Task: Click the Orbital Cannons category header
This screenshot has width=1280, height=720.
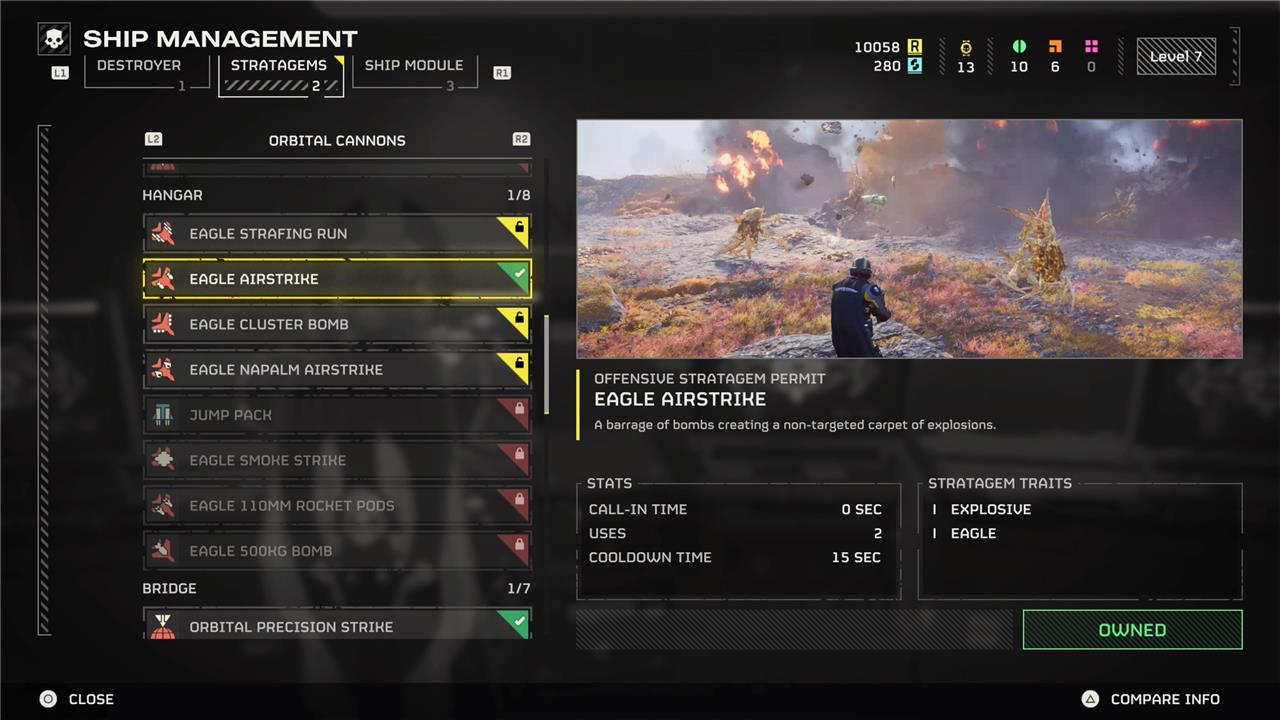Action: [x=337, y=140]
